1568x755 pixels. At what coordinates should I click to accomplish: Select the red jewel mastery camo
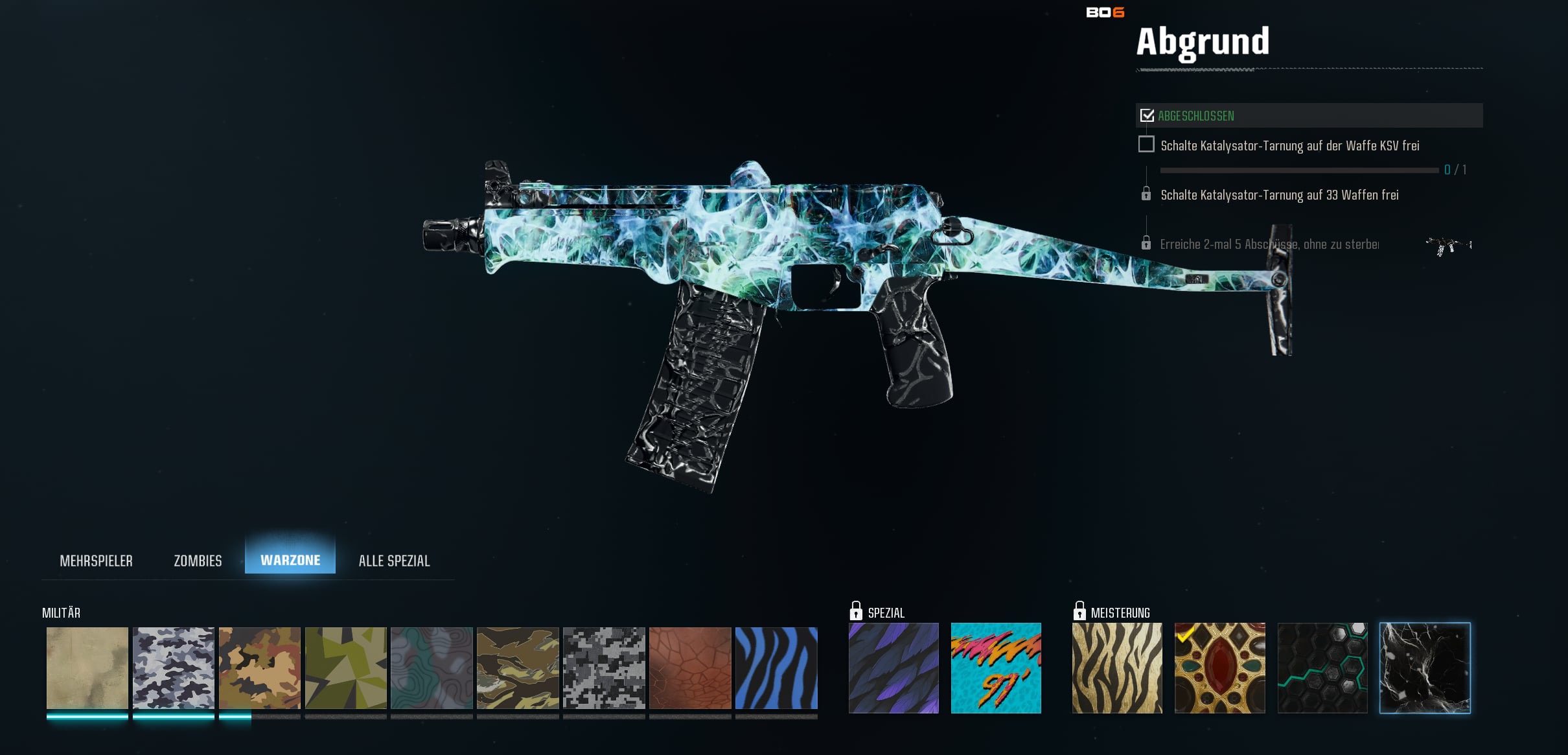click(1219, 668)
